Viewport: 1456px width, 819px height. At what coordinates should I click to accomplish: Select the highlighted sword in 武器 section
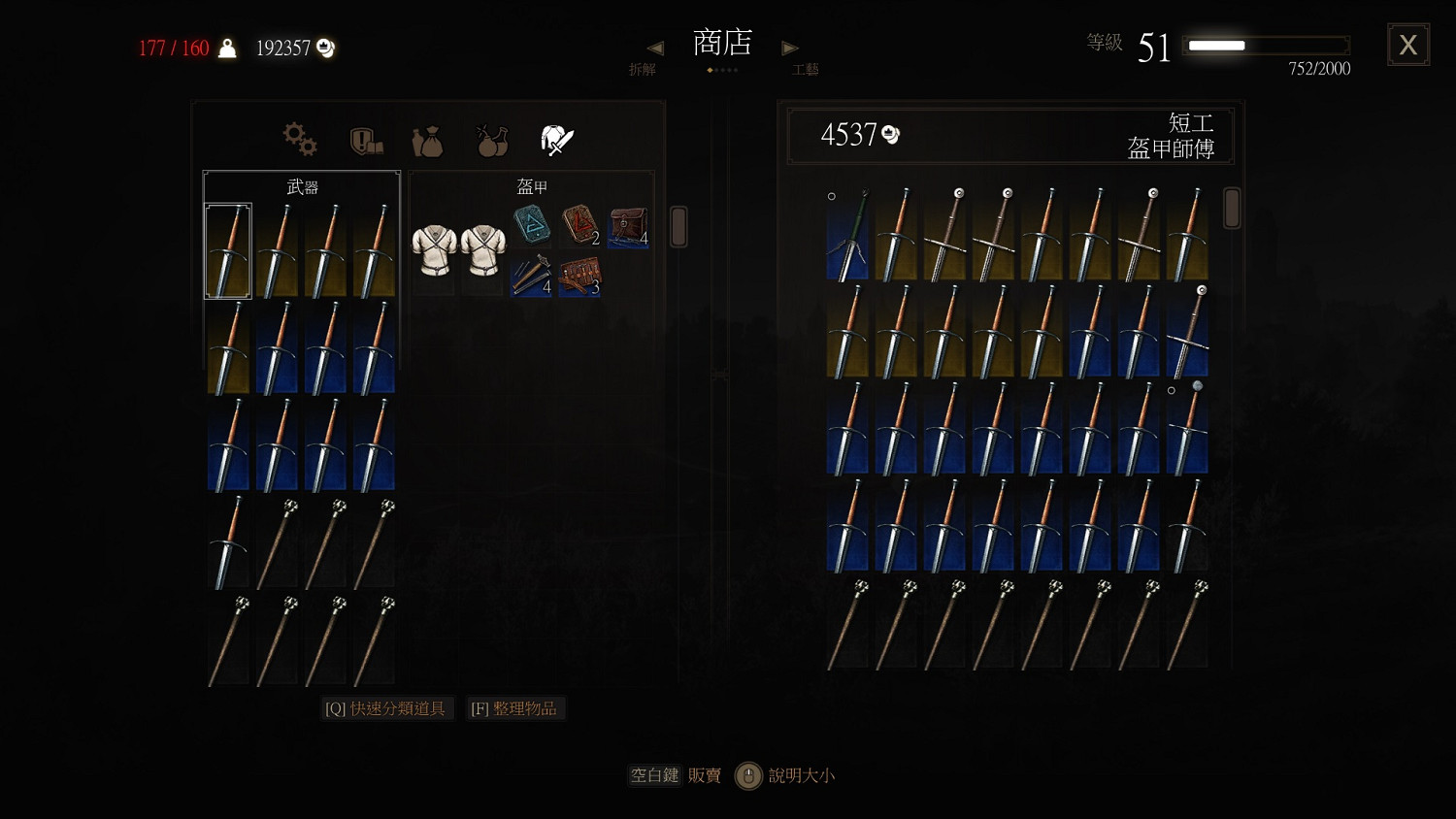[227, 249]
